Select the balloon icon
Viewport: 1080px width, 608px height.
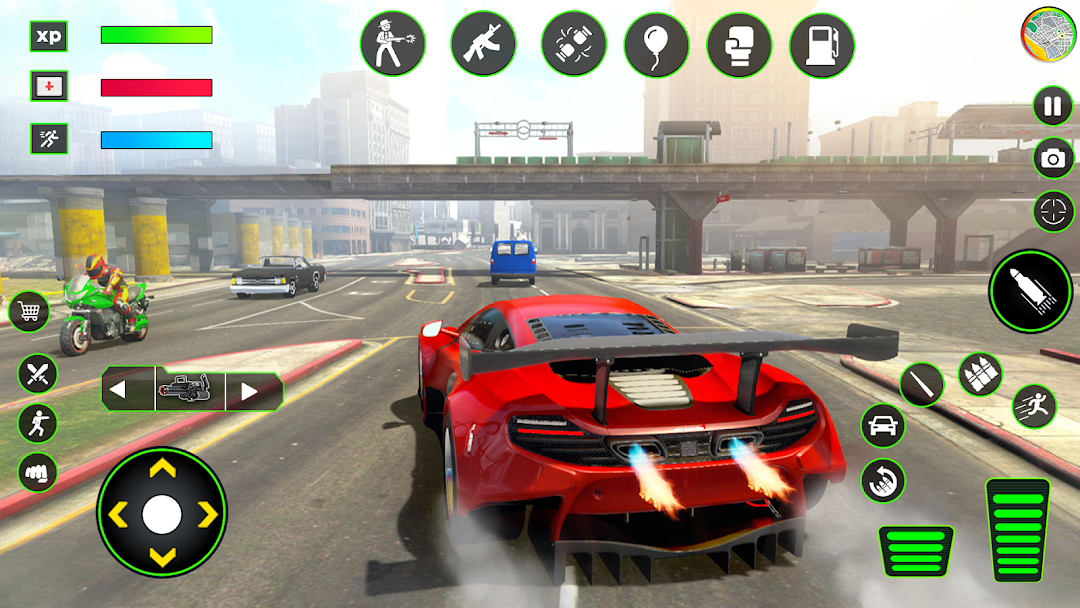tap(657, 44)
